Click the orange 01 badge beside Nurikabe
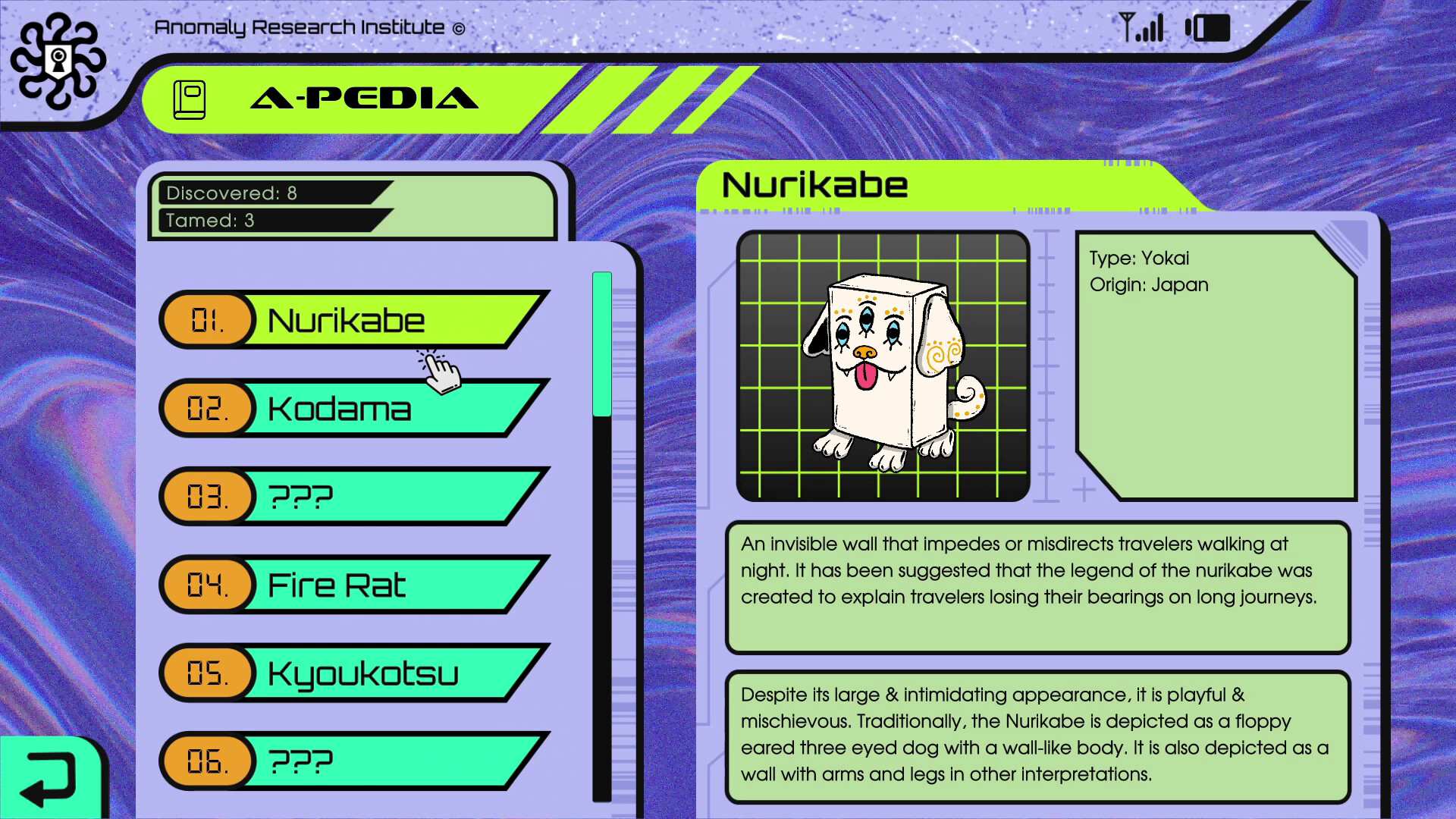 pyautogui.click(x=206, y=320)
